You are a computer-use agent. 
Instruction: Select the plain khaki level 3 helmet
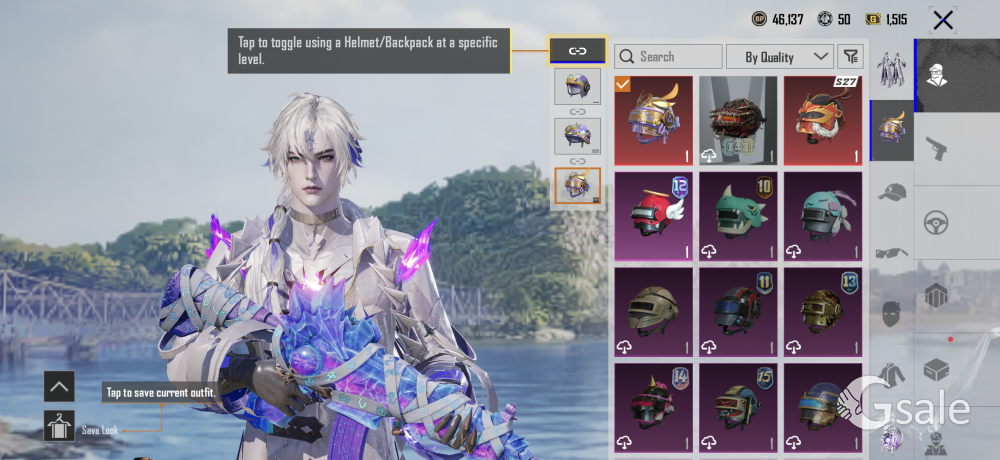coord(654,311)
